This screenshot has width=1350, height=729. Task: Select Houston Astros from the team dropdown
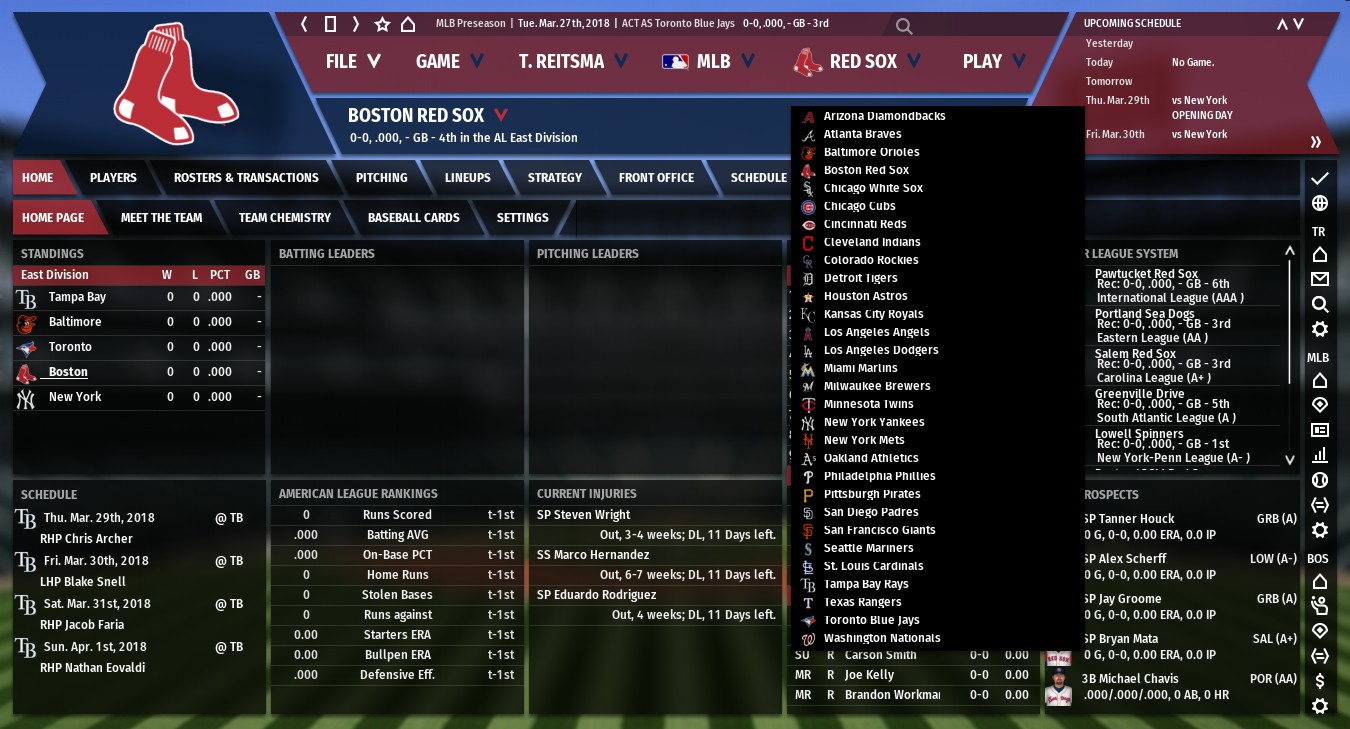865,296
